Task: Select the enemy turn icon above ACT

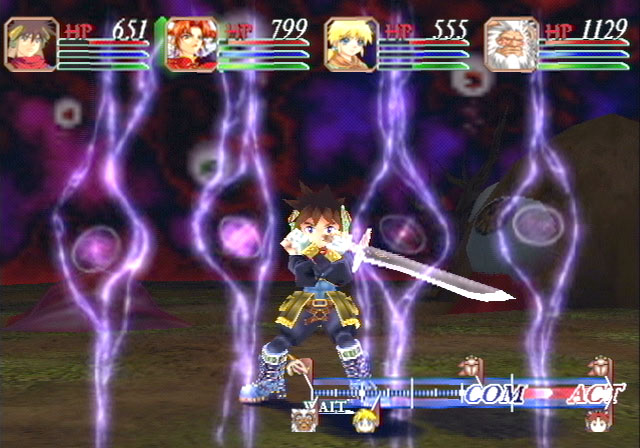Action: point(598,367)
